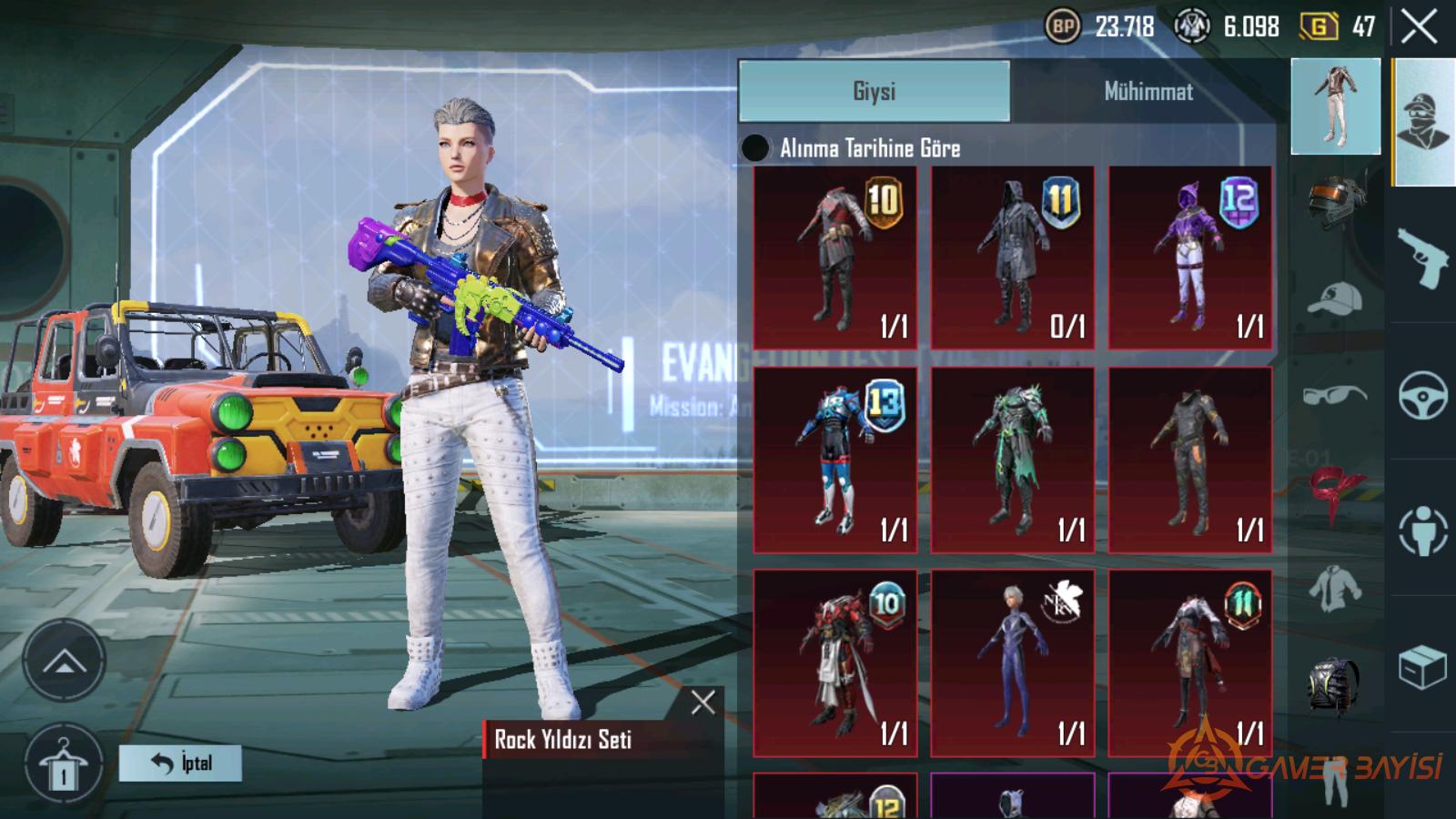Dismiss the Rock Yıldızı Seti label
Screen dimensions: 1456x819
[703, 702]
